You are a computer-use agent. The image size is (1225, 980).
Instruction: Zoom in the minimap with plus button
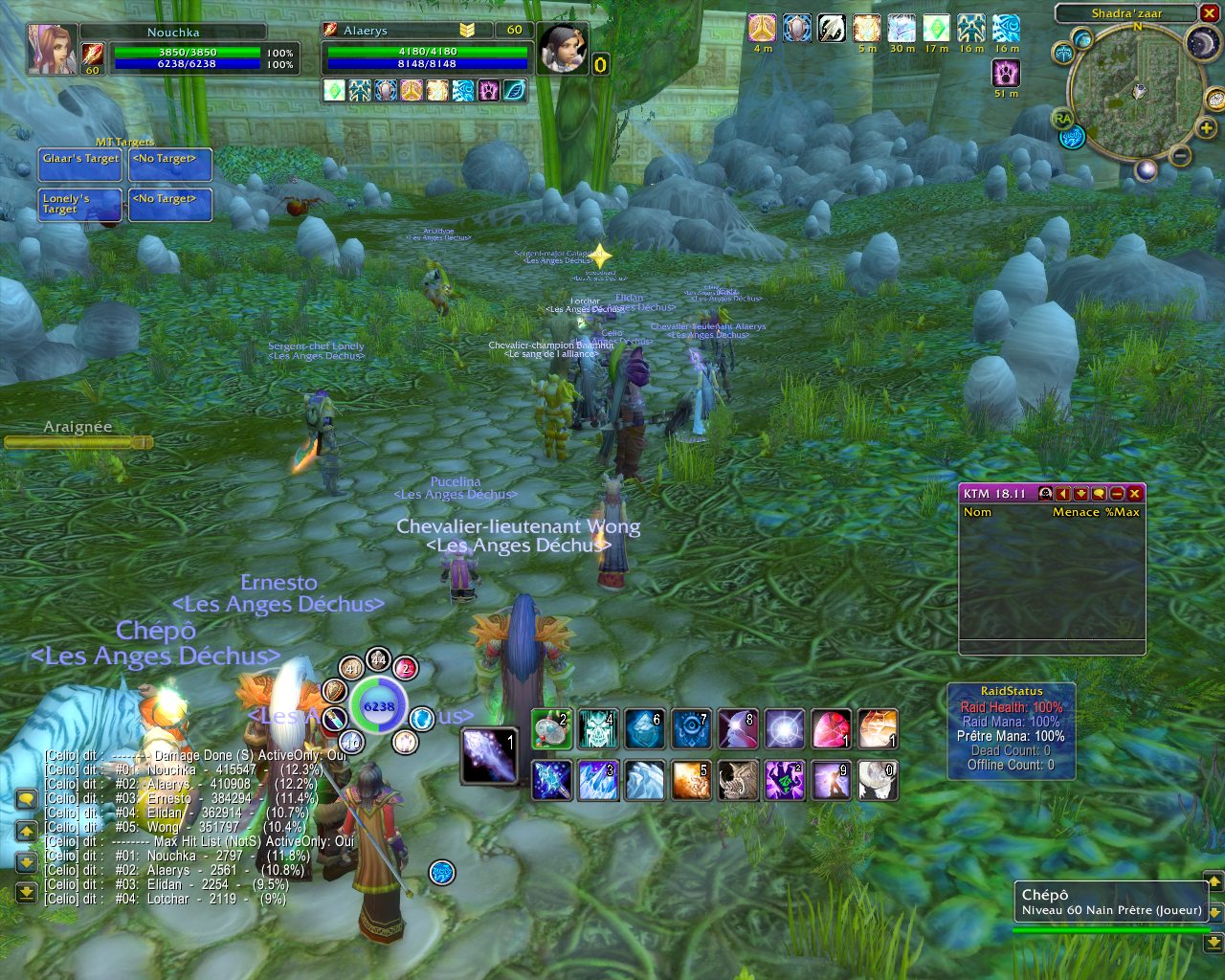pos(1205,128)
